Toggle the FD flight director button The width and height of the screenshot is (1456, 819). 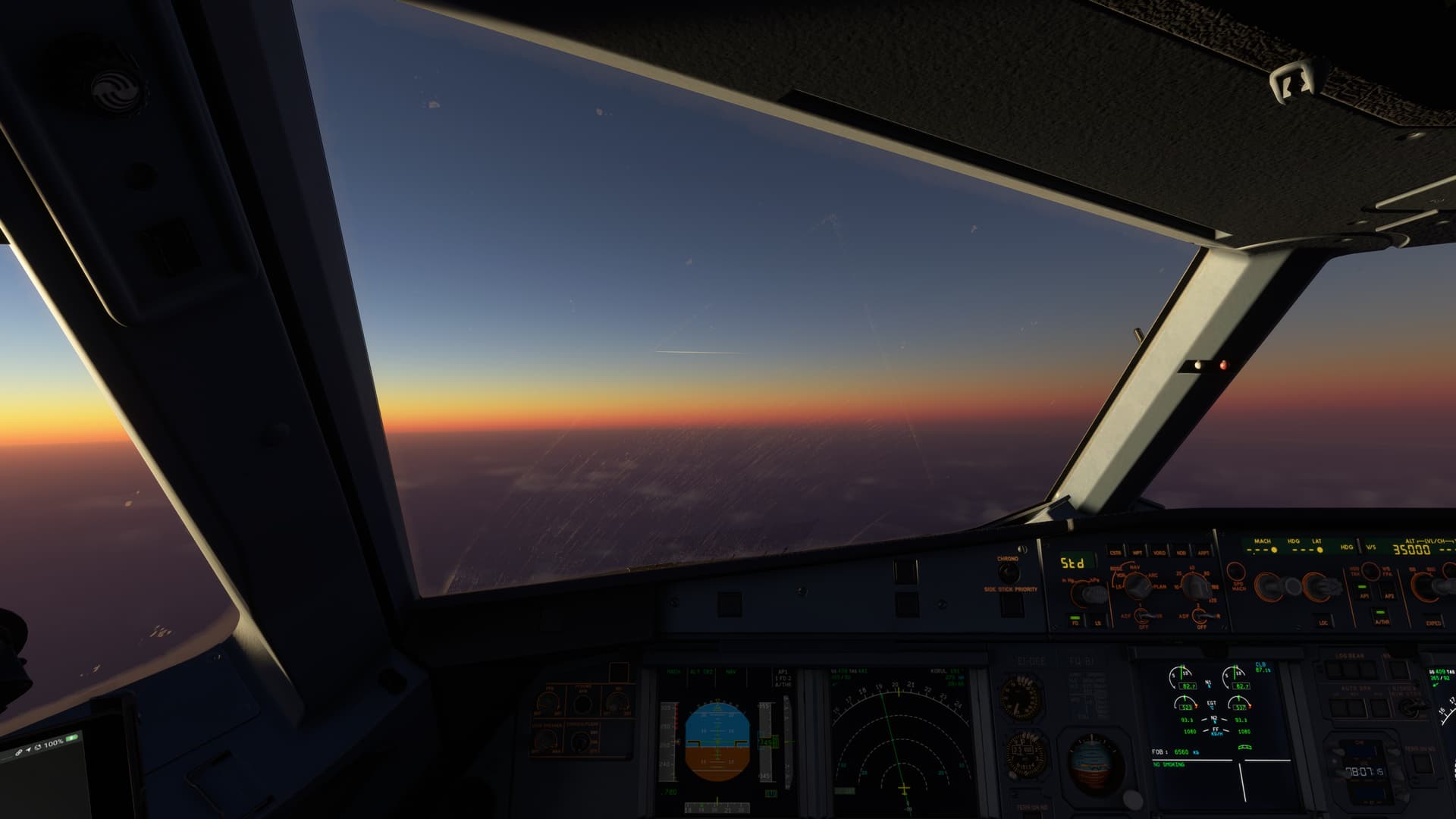point(1075,620)
